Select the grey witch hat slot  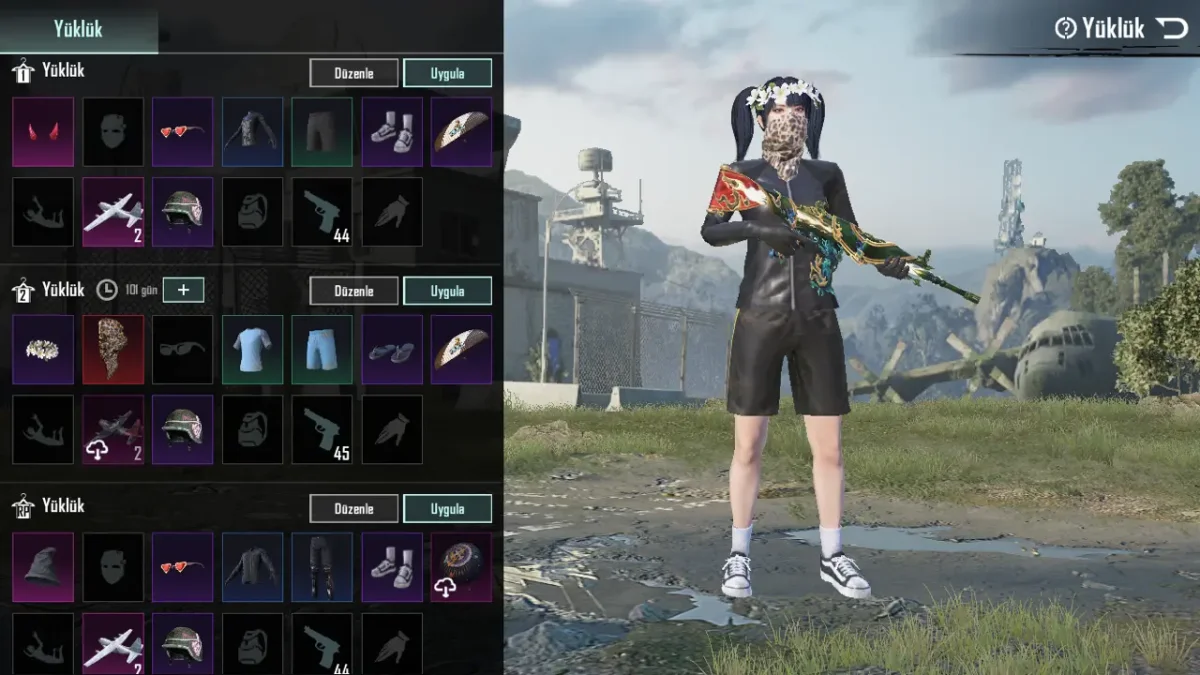tap(43, 567)
